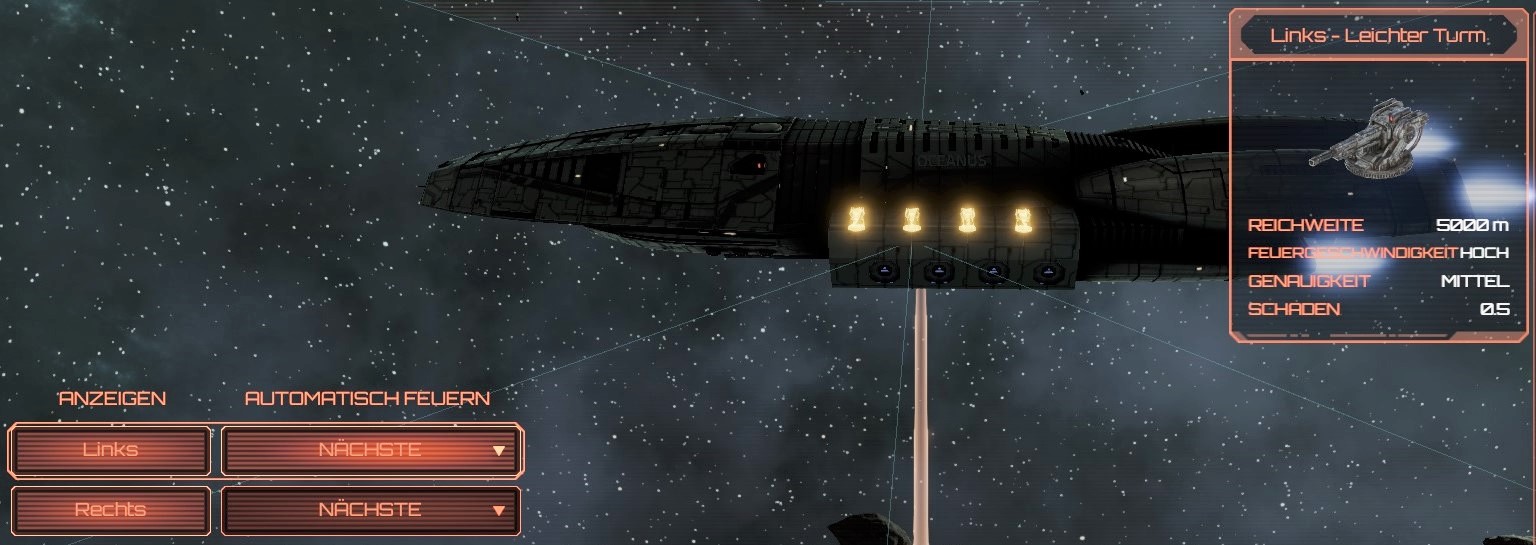Show the Rechts turret side
This screenshot has height=545, width=1536.
tap(111, 510)
